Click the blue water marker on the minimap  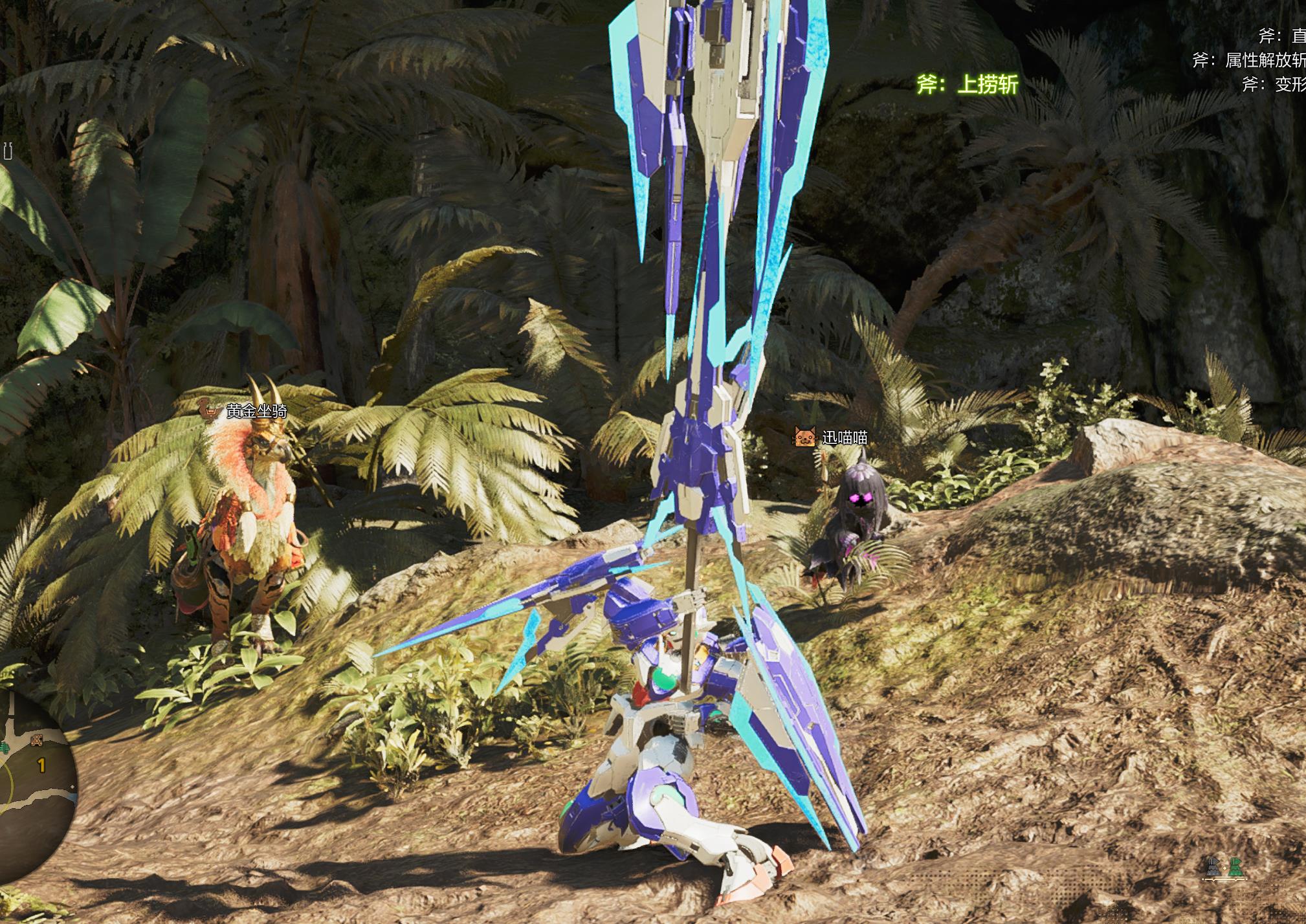coord(74,798)
